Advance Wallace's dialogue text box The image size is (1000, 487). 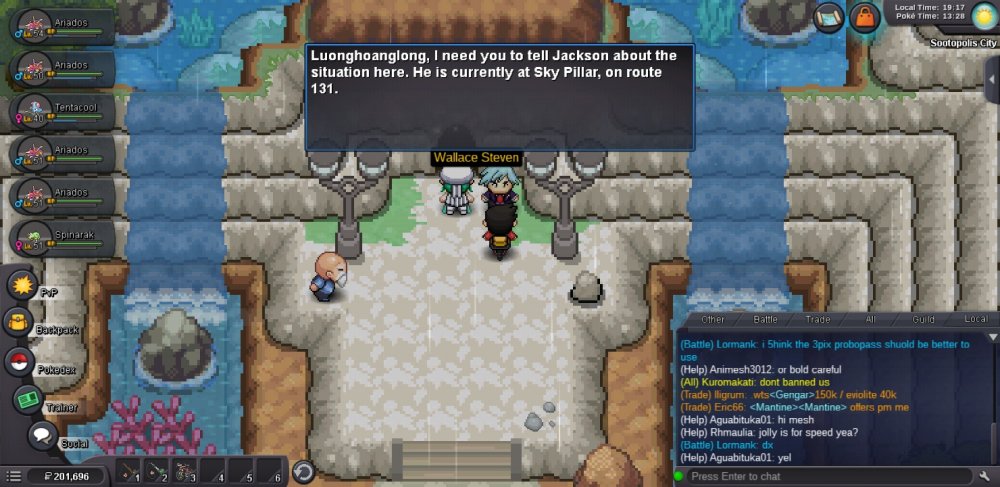point(499,97)
